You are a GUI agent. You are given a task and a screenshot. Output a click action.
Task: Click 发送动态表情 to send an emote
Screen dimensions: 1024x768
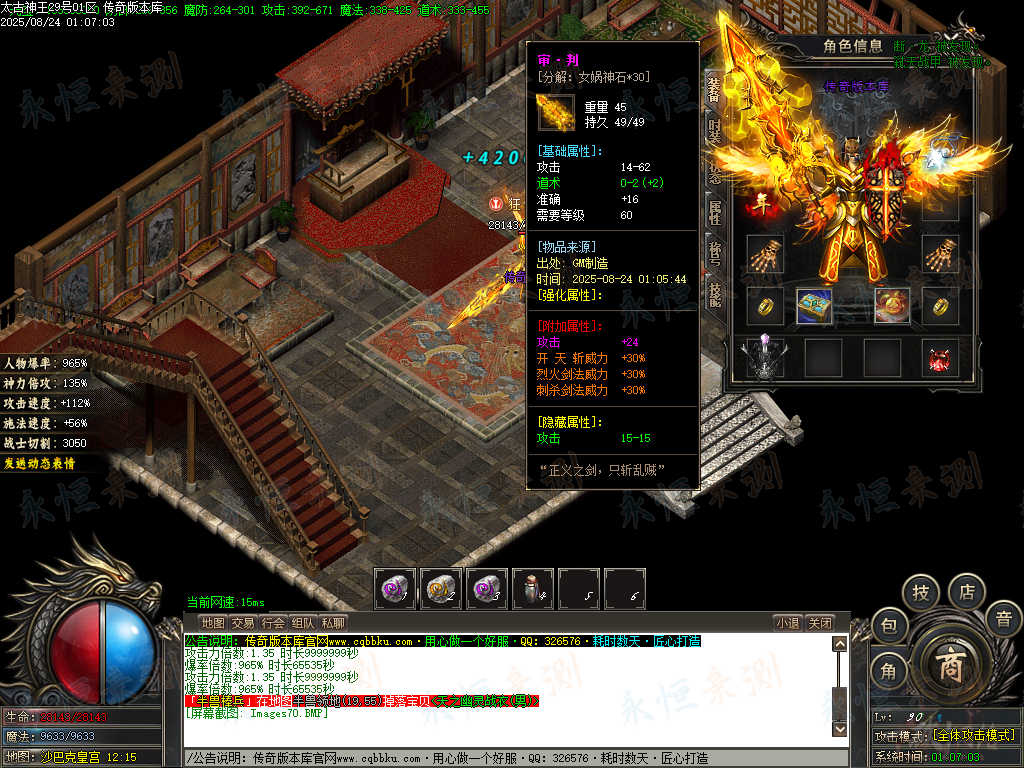39,464
